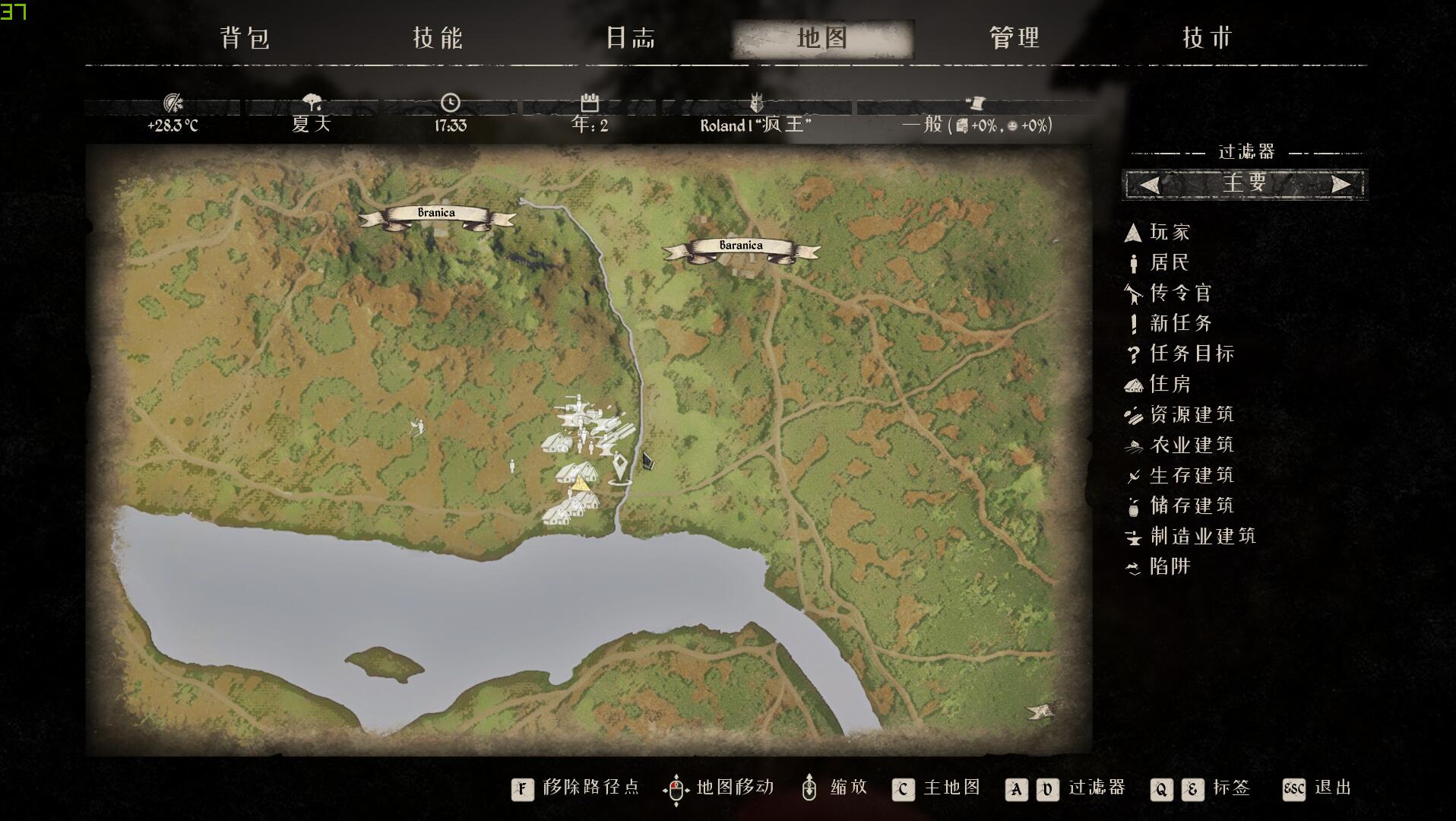Viewport: 1456px width, 821px height.
Task: Open the 技能 tab
Action: tap(438, 38)
